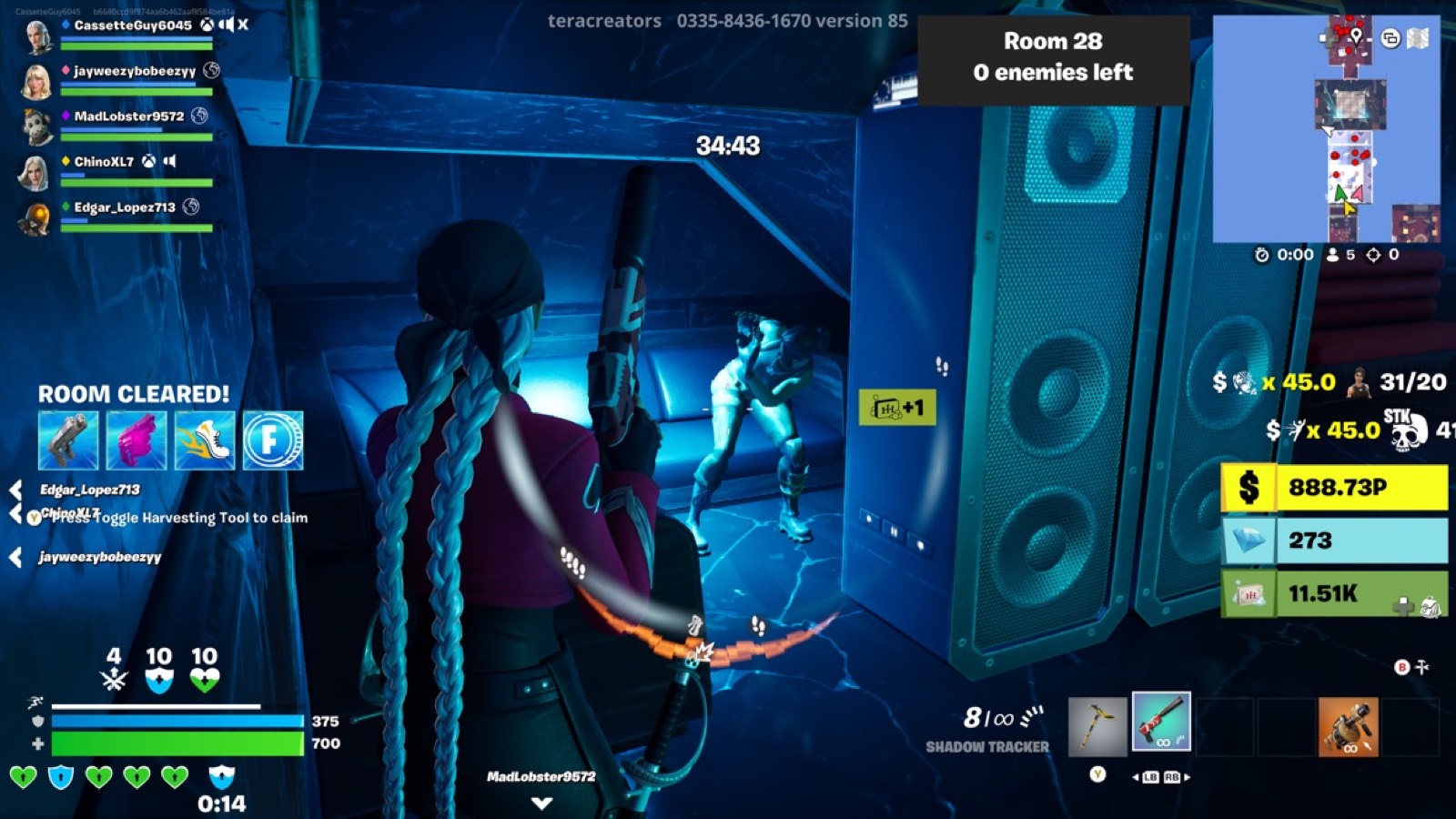Click the left arrow next to LB
The height and width of the screenshot is (819, 1456).
1135,777
